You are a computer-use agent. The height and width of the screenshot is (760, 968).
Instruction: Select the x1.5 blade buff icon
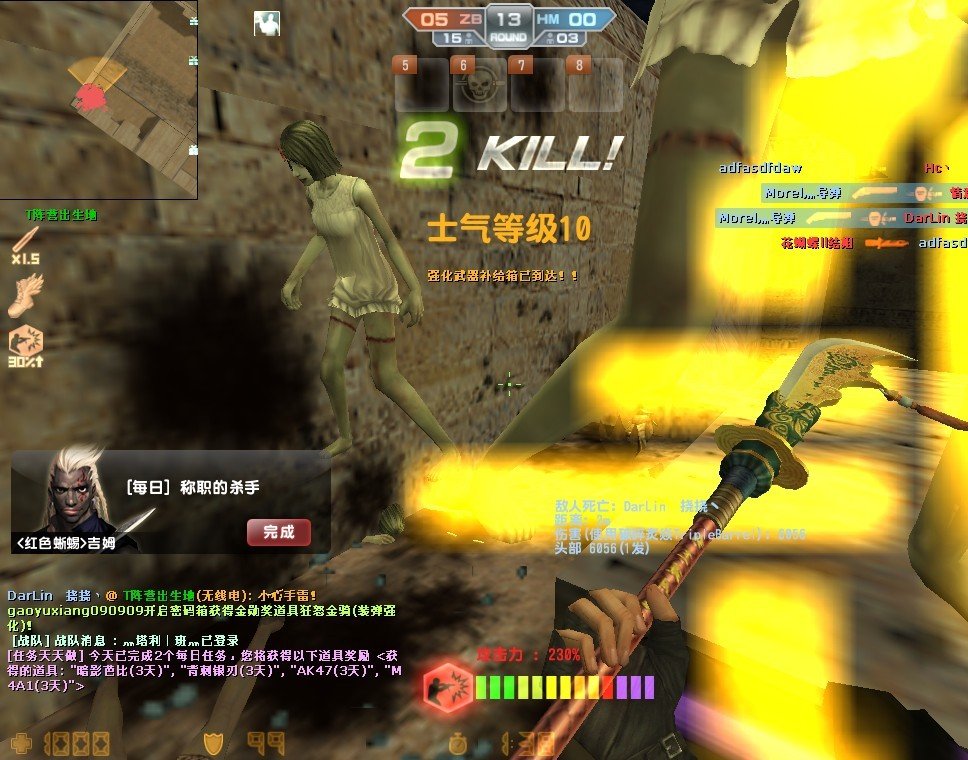click(25, 241)
